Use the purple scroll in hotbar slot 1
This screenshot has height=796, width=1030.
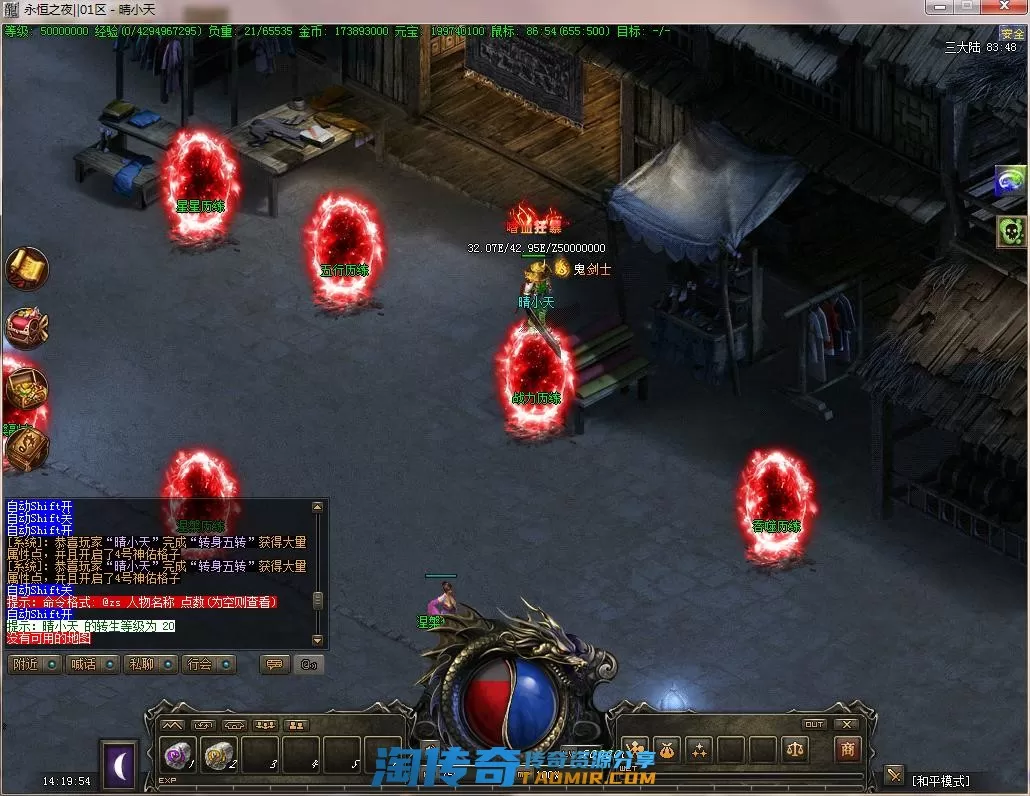pos(180,755)
